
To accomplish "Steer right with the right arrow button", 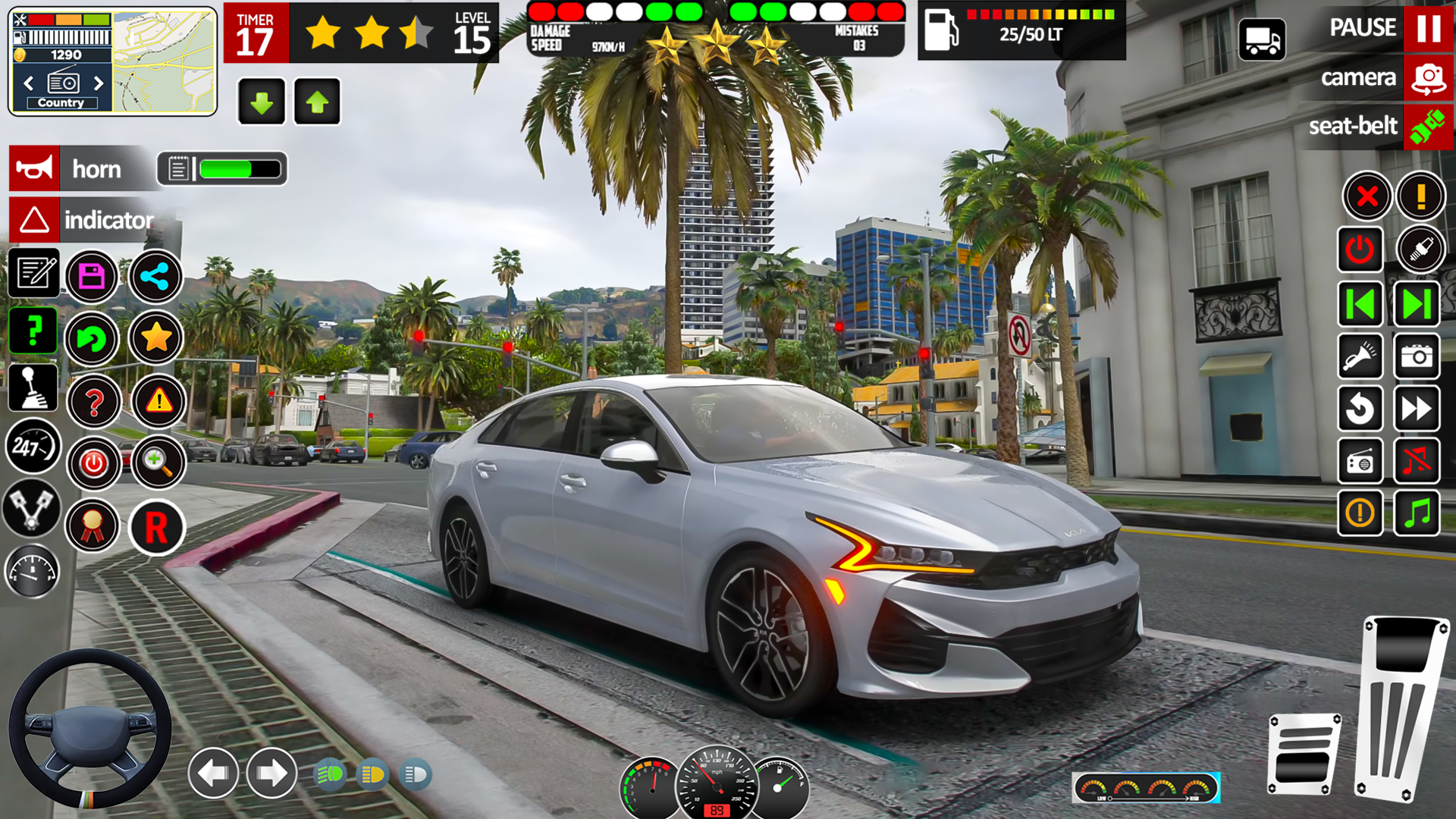I will [x=271, y=773].
